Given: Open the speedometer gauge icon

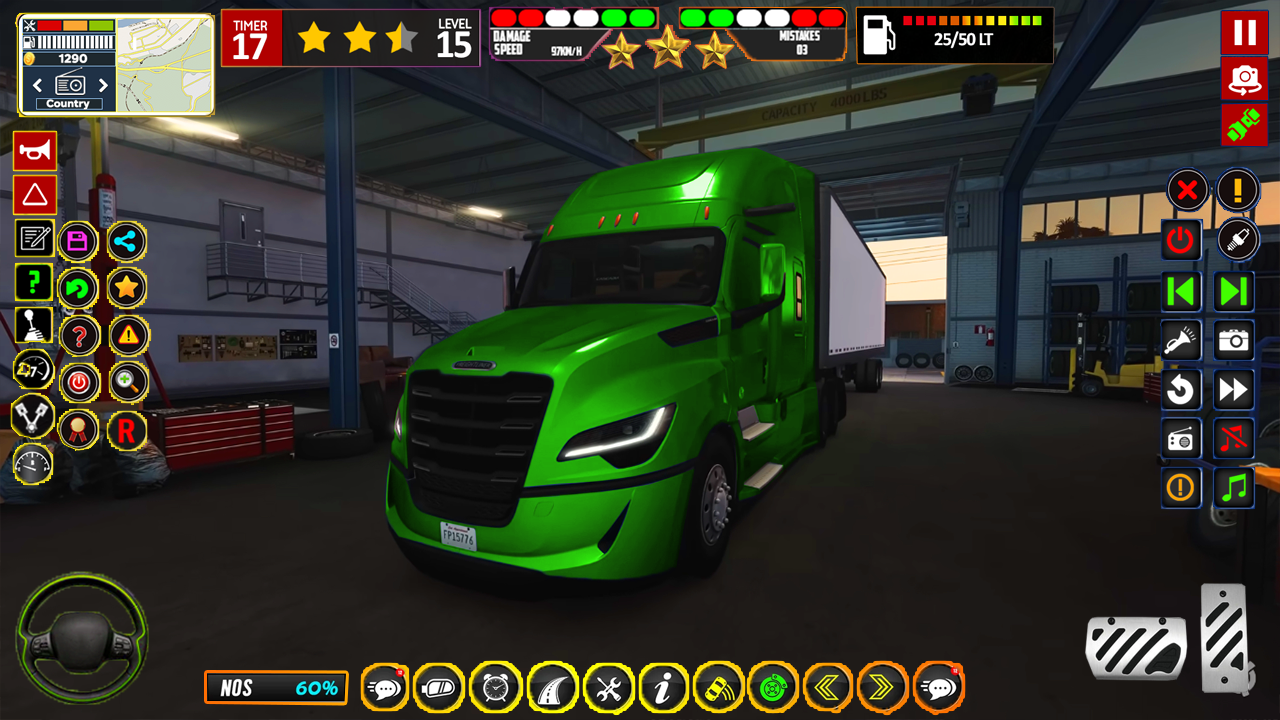Looking at the screenshot, I should pyautogui.click(x=34, y=465).
